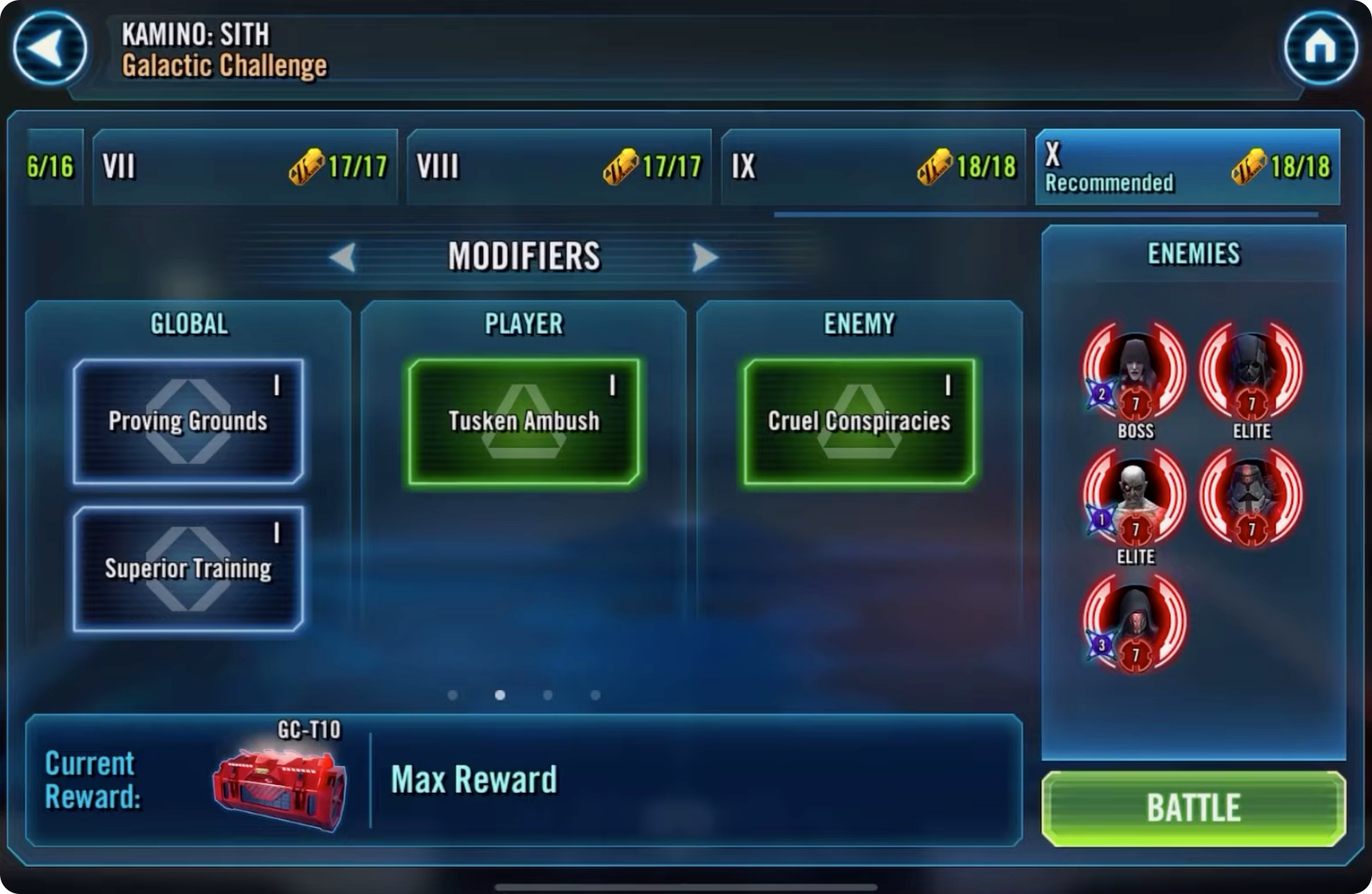Tap the GC-T10 red reward crate
1372x894 pixels.
point(280,788)
